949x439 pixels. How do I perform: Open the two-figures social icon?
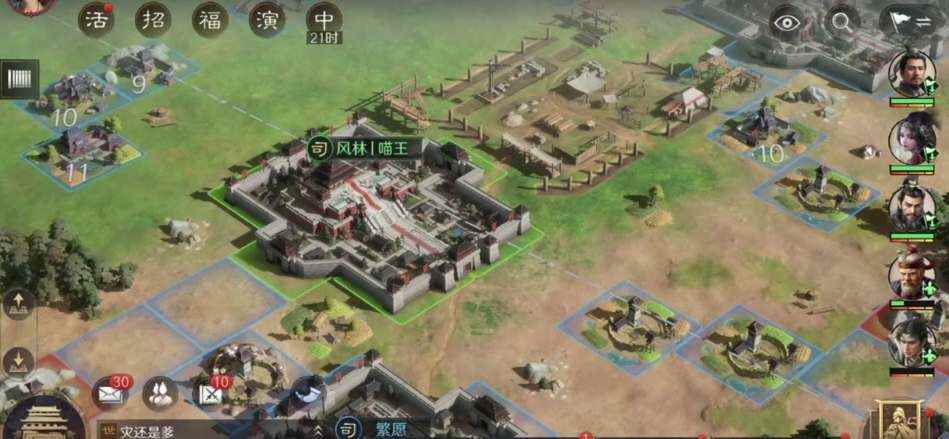(160, 393)
